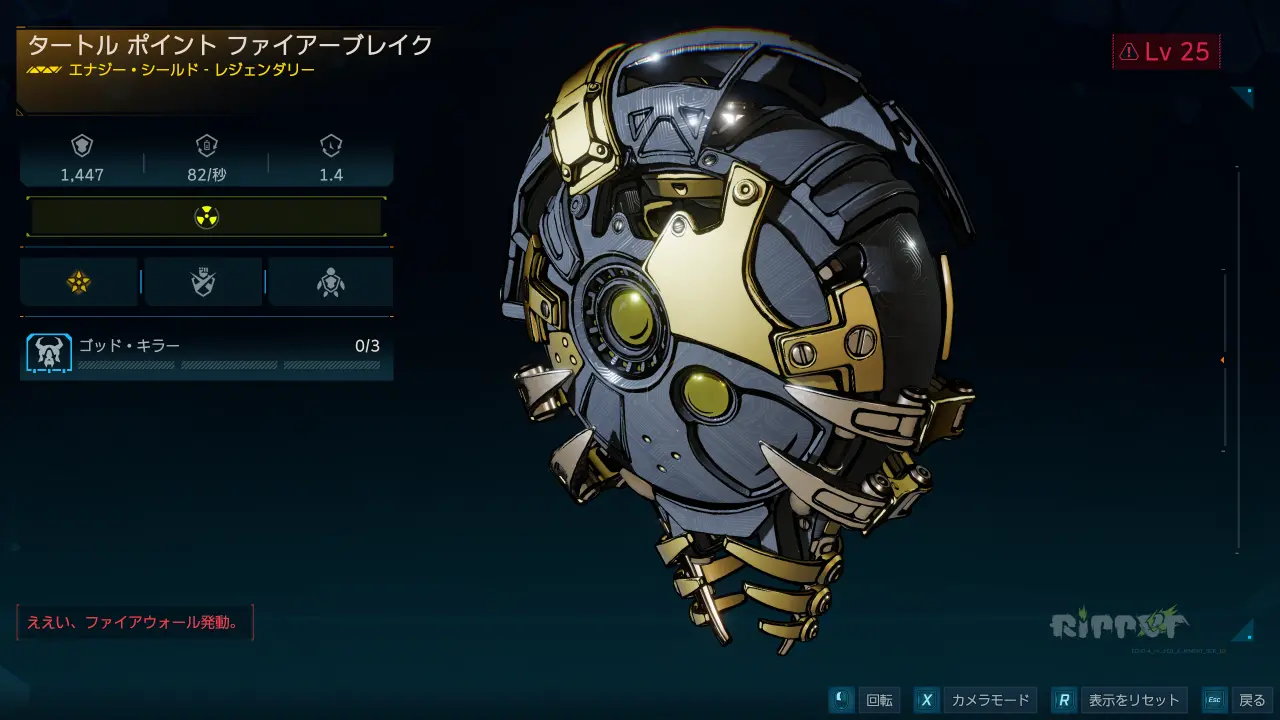1280x720 pixels.
Task: Select the radiation element icon bar
Action: pyautogui.click(x=206, y=217)
